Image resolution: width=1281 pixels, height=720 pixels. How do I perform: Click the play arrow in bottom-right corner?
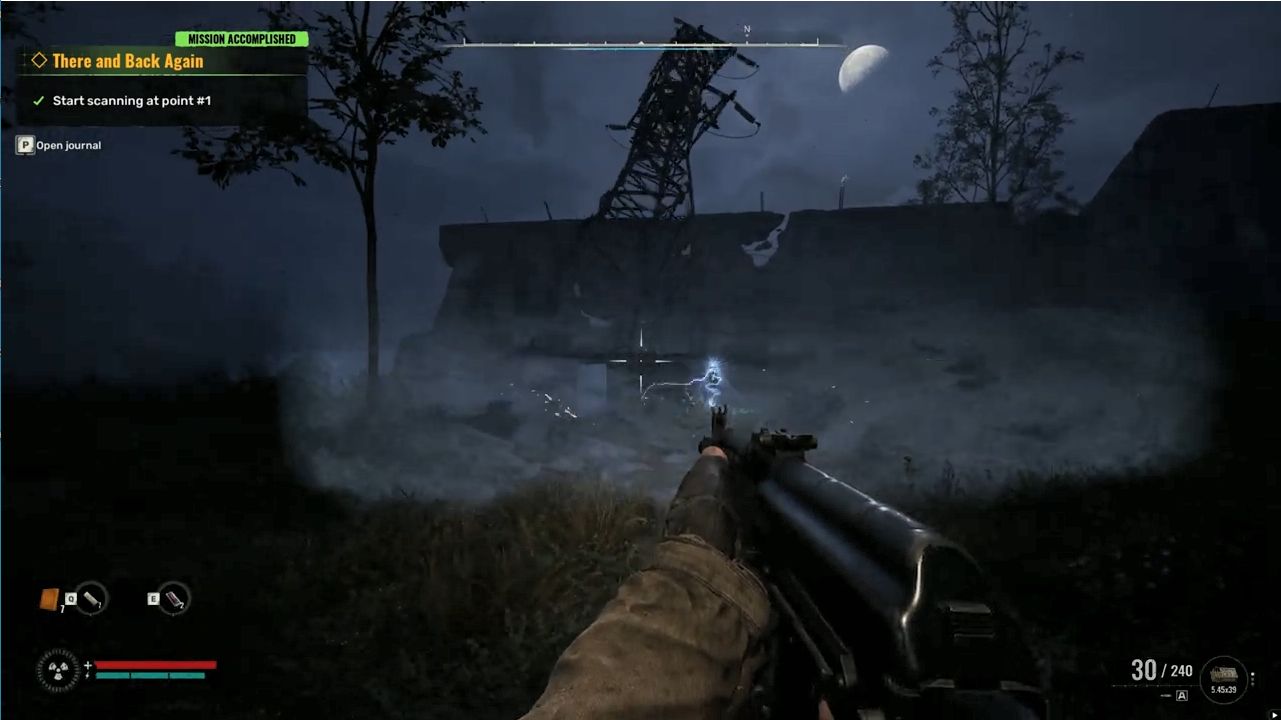coord(1273,713)
